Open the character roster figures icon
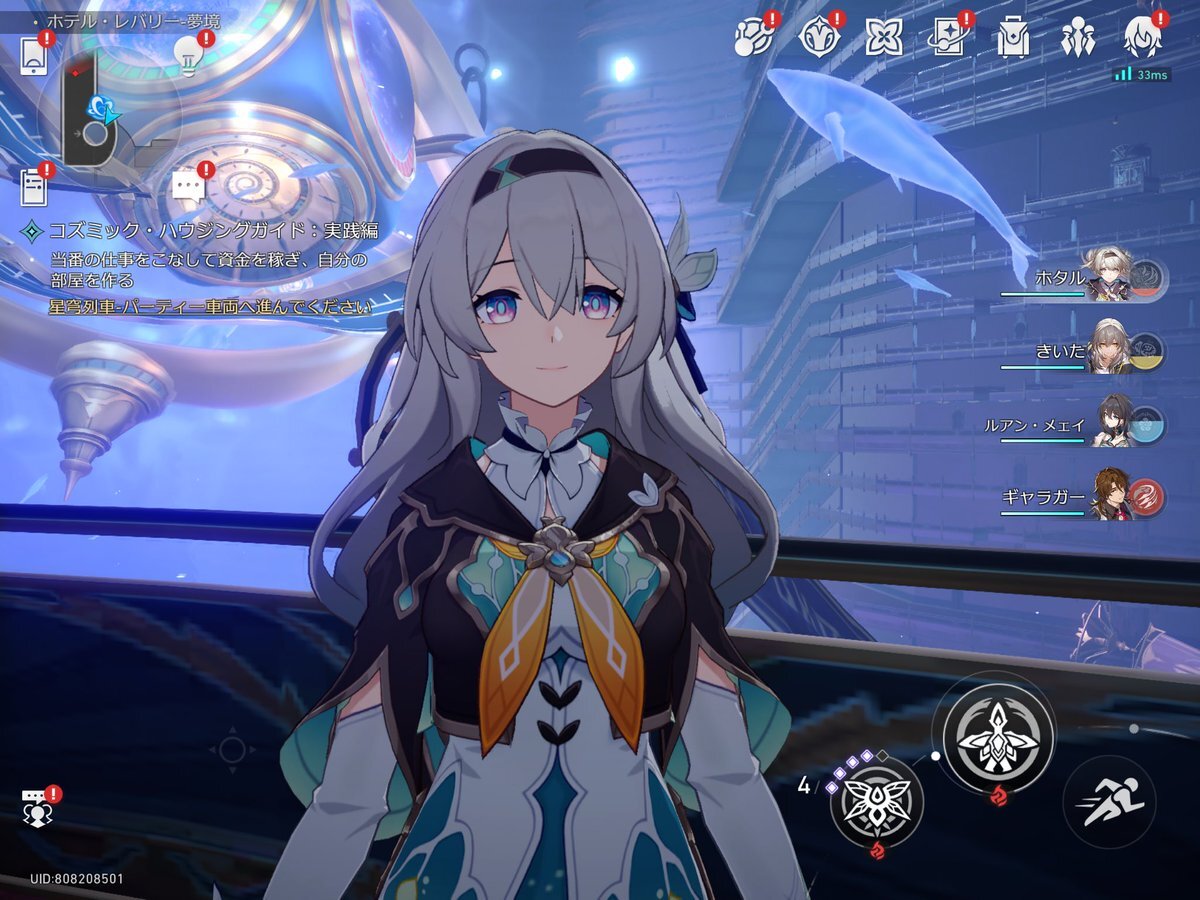 (x=1078, y=38)
